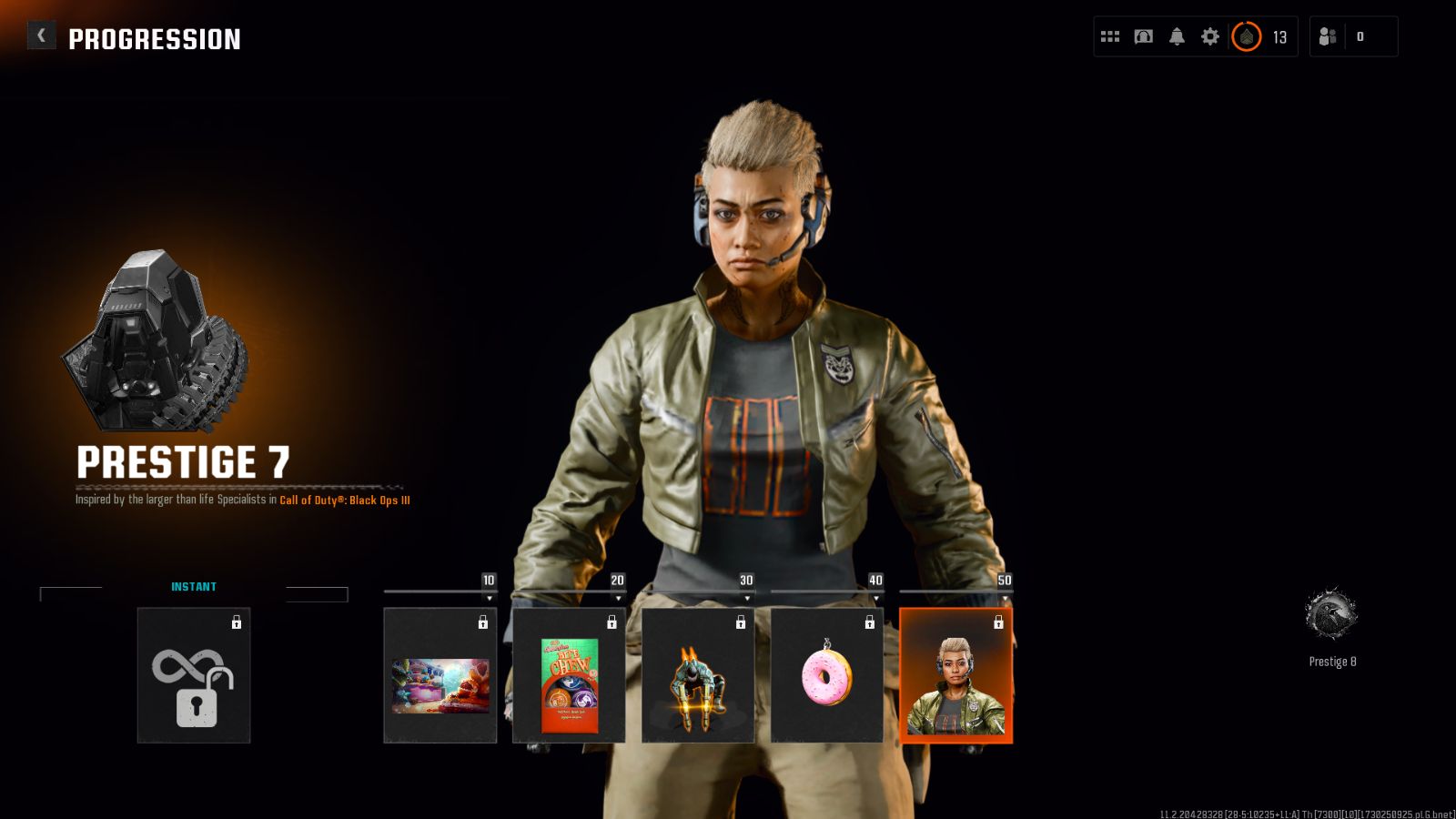This screenshot has width=1456, height=819.
Task: Click the lock on the level 20 reward
Action: coord(612,622)
